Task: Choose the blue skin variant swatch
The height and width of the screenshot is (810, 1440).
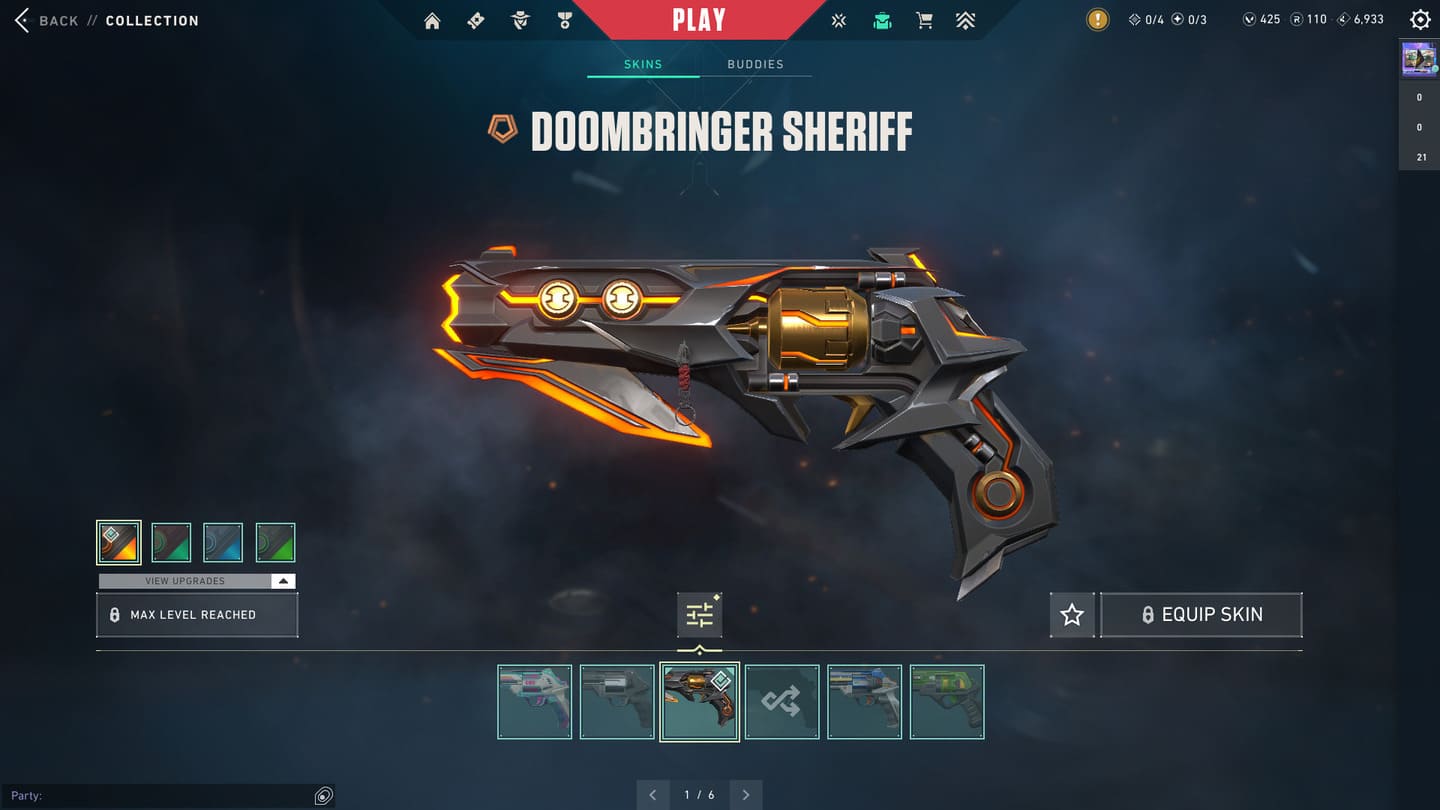Action: click(223, 542)
